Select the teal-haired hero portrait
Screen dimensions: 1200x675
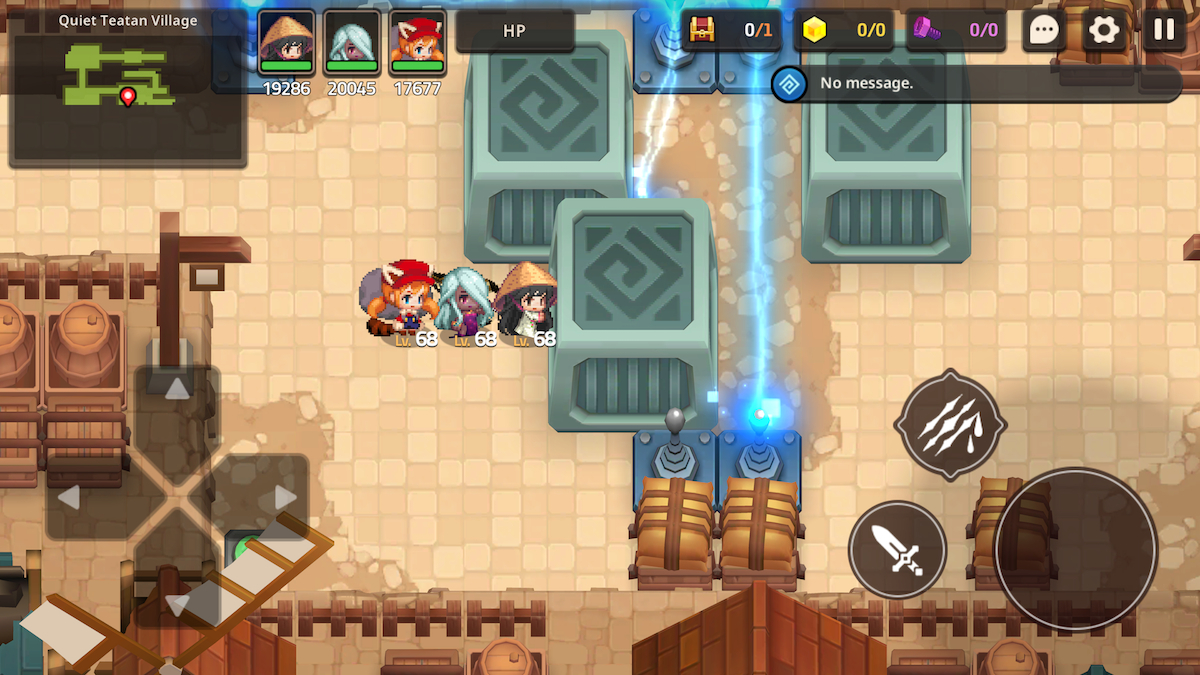[352, 42]
